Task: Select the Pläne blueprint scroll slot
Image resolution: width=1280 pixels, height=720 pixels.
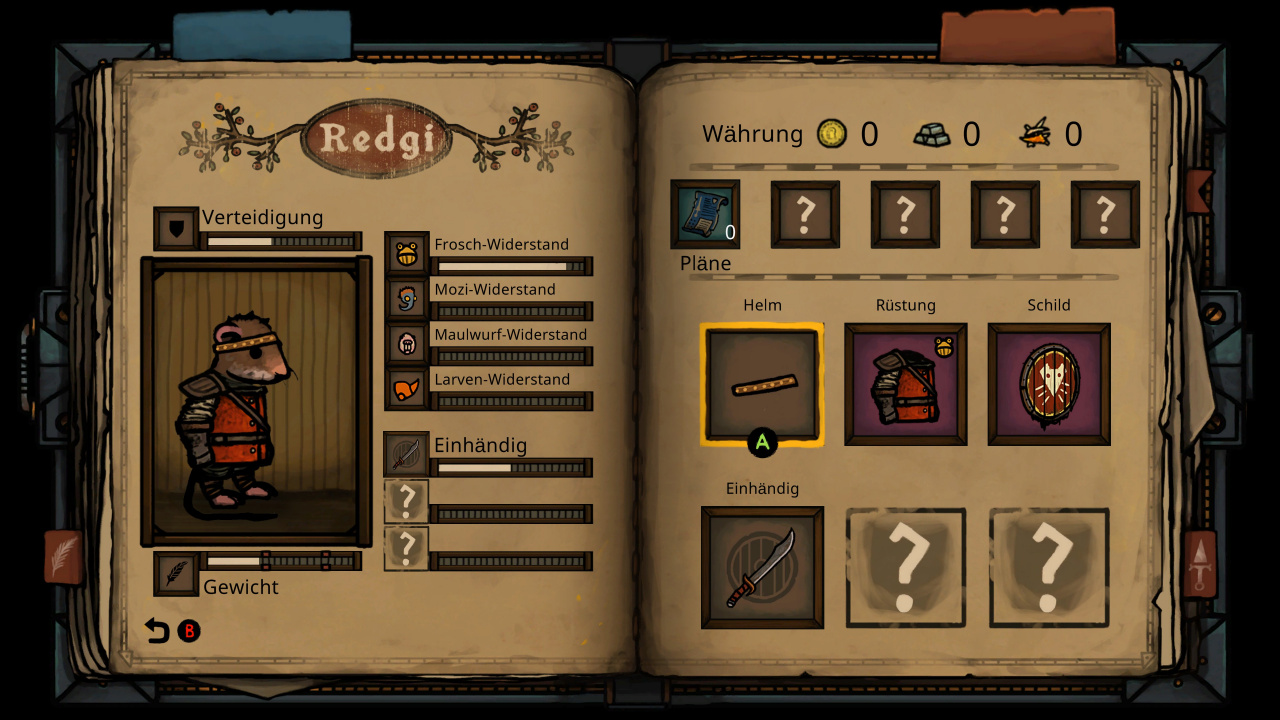Action: [705, 214]
